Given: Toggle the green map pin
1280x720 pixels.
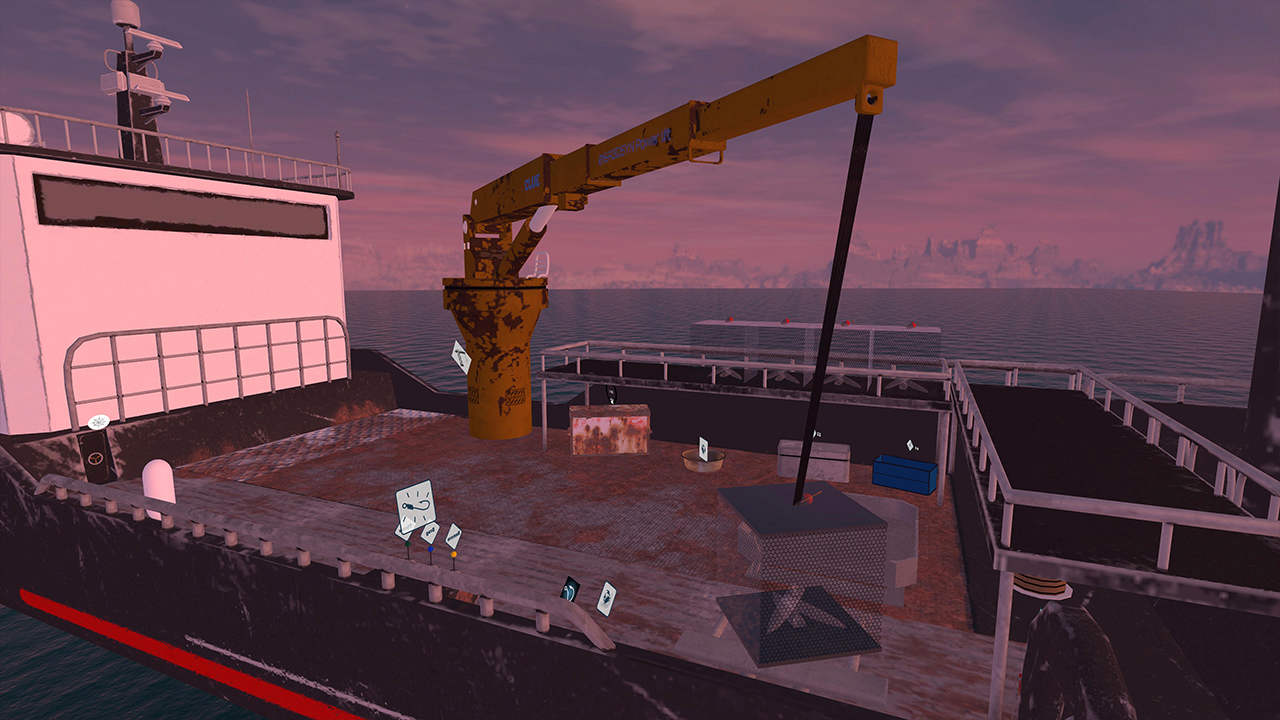Looking at the screenshot, I should (408, 546).
